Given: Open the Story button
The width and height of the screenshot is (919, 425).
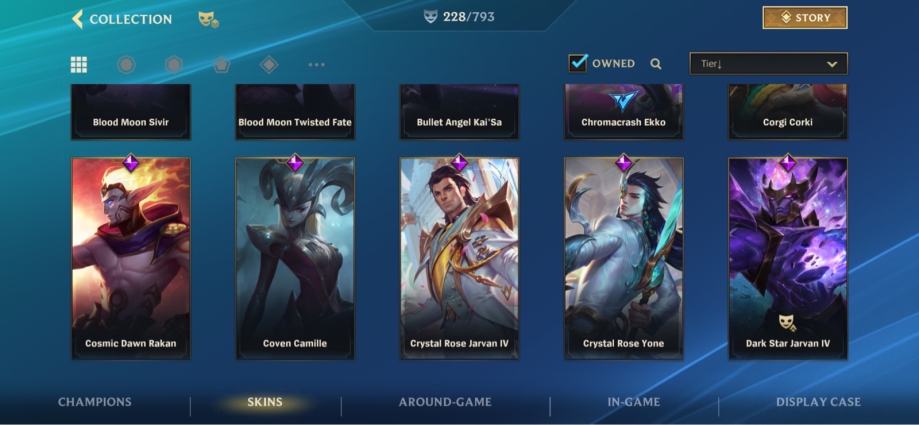Looking at the screenshot, I should (804, 18).
